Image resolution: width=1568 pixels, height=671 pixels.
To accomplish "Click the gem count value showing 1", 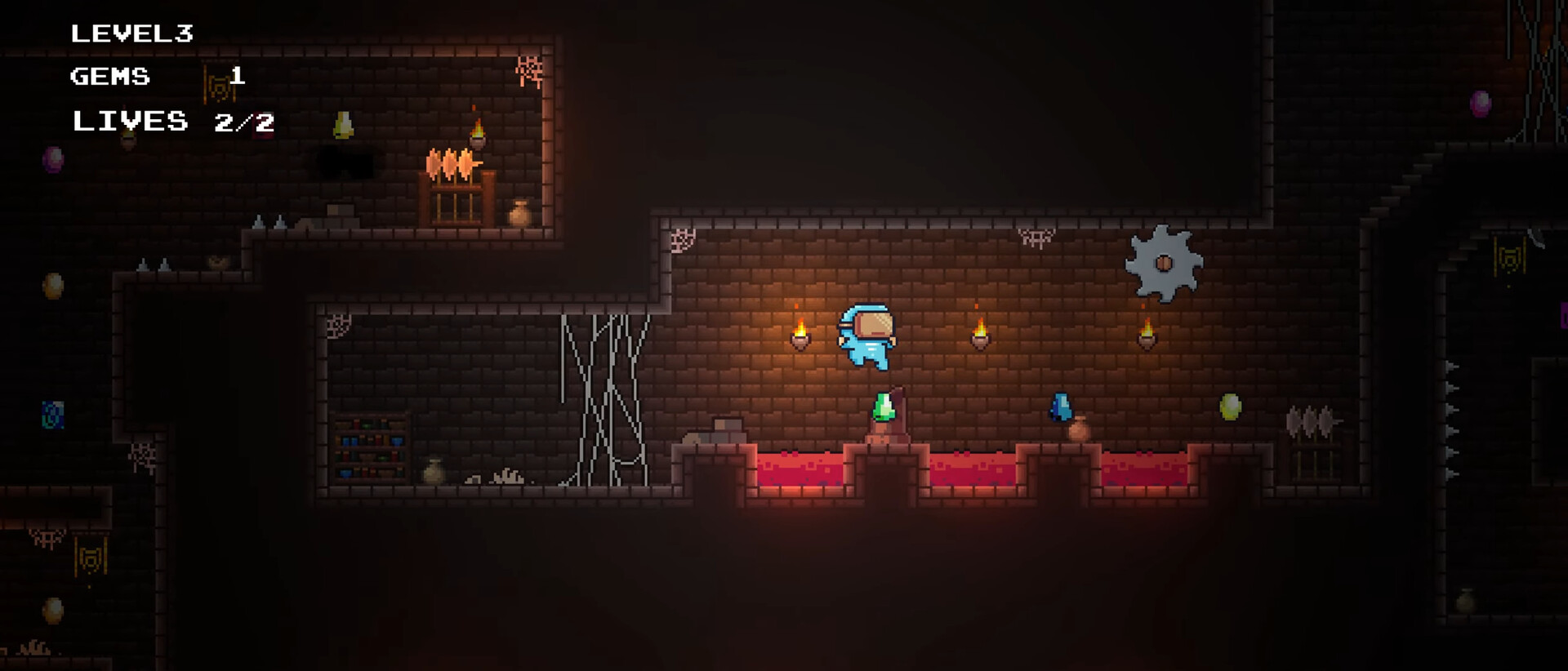I will coord(238,78).
